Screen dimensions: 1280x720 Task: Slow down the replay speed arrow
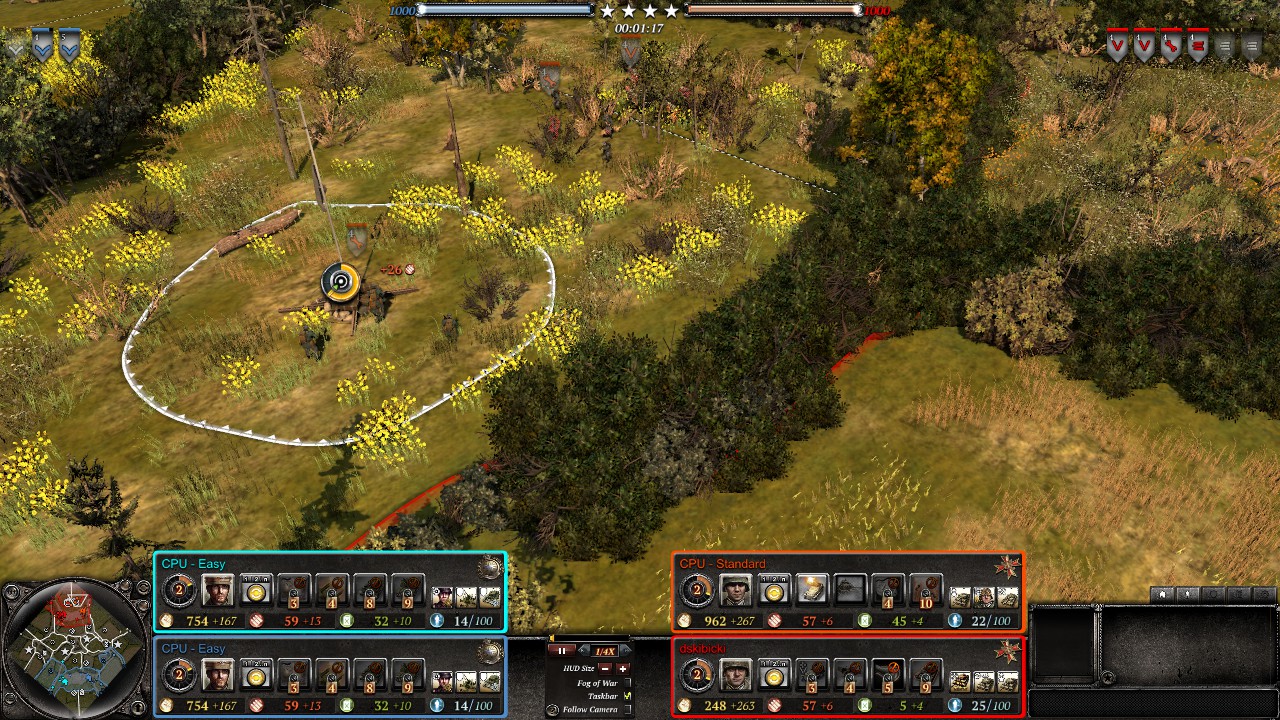click(x=585, y=651)
